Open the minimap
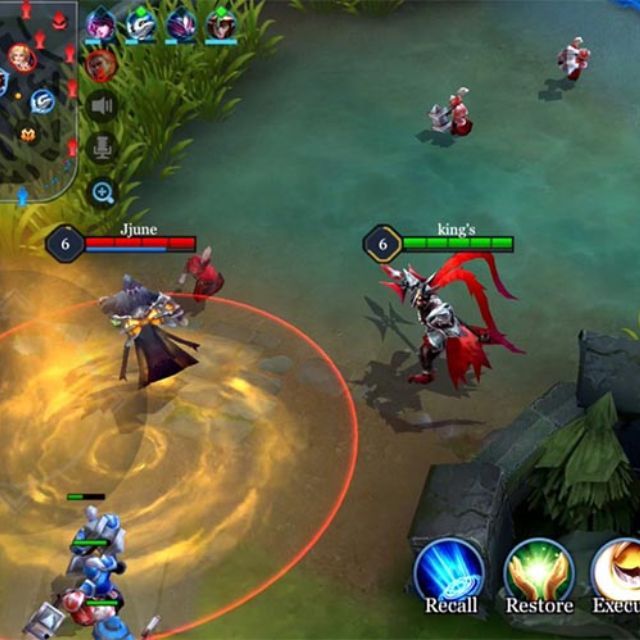 pyautogui.click(x=38, y=100)
